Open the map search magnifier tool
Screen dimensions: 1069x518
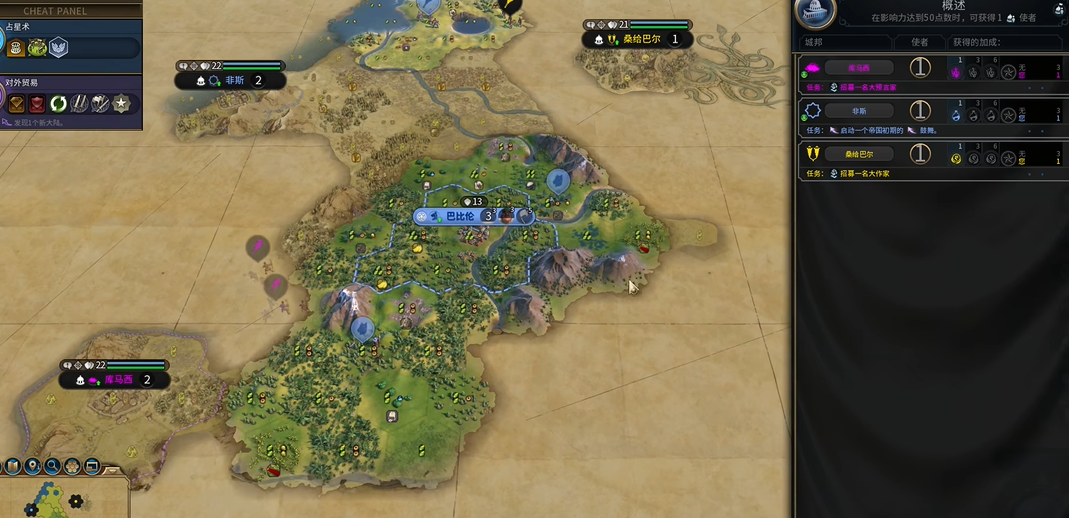pyautogui.click(x=52, y=466)
